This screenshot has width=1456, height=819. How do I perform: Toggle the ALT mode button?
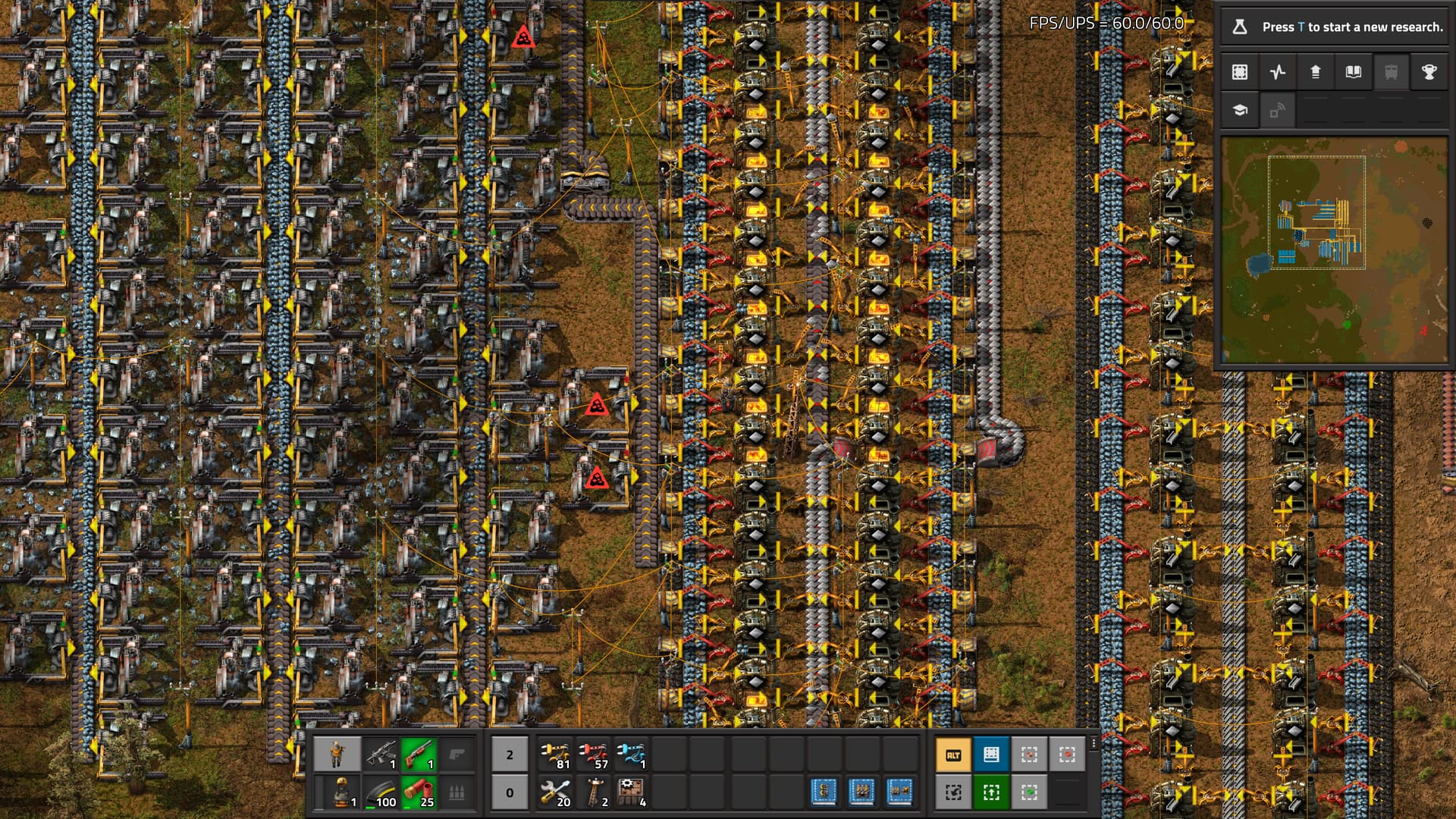(x=953, y=755)
